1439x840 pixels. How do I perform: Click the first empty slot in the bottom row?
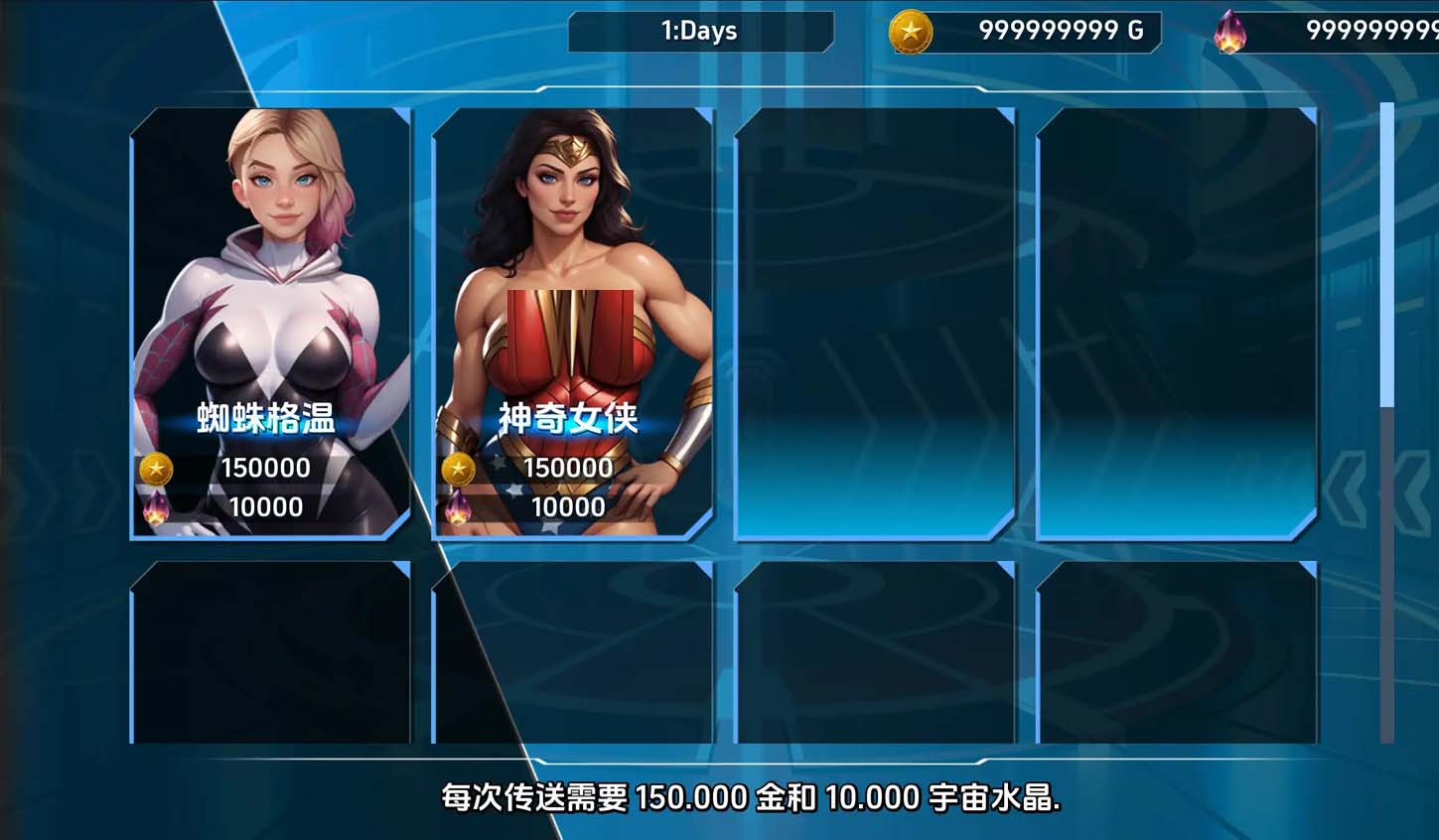(x=270, y=650)
